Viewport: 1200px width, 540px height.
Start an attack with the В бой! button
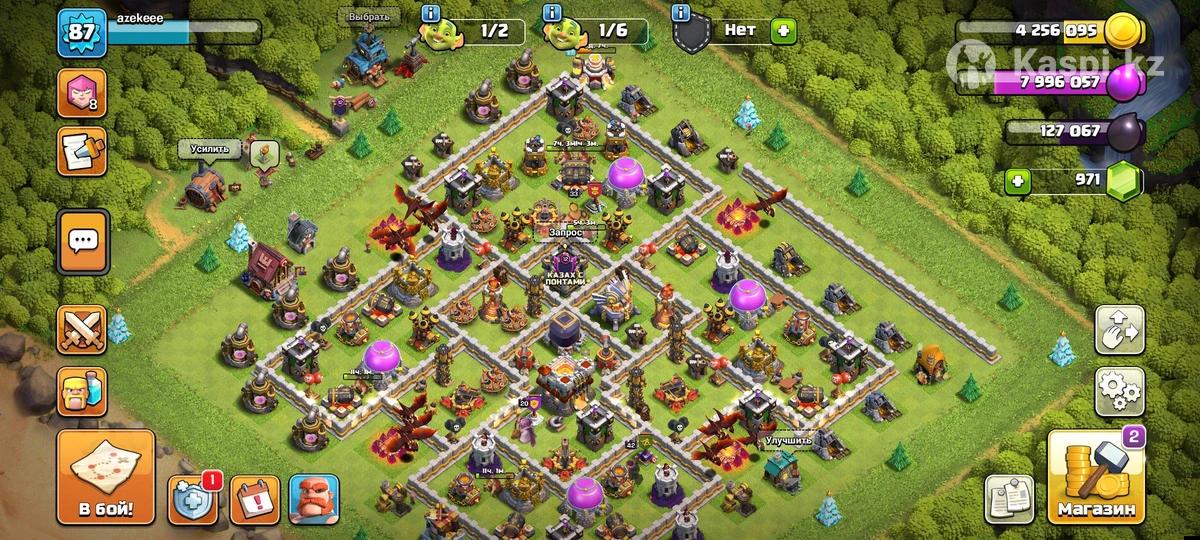105,478
